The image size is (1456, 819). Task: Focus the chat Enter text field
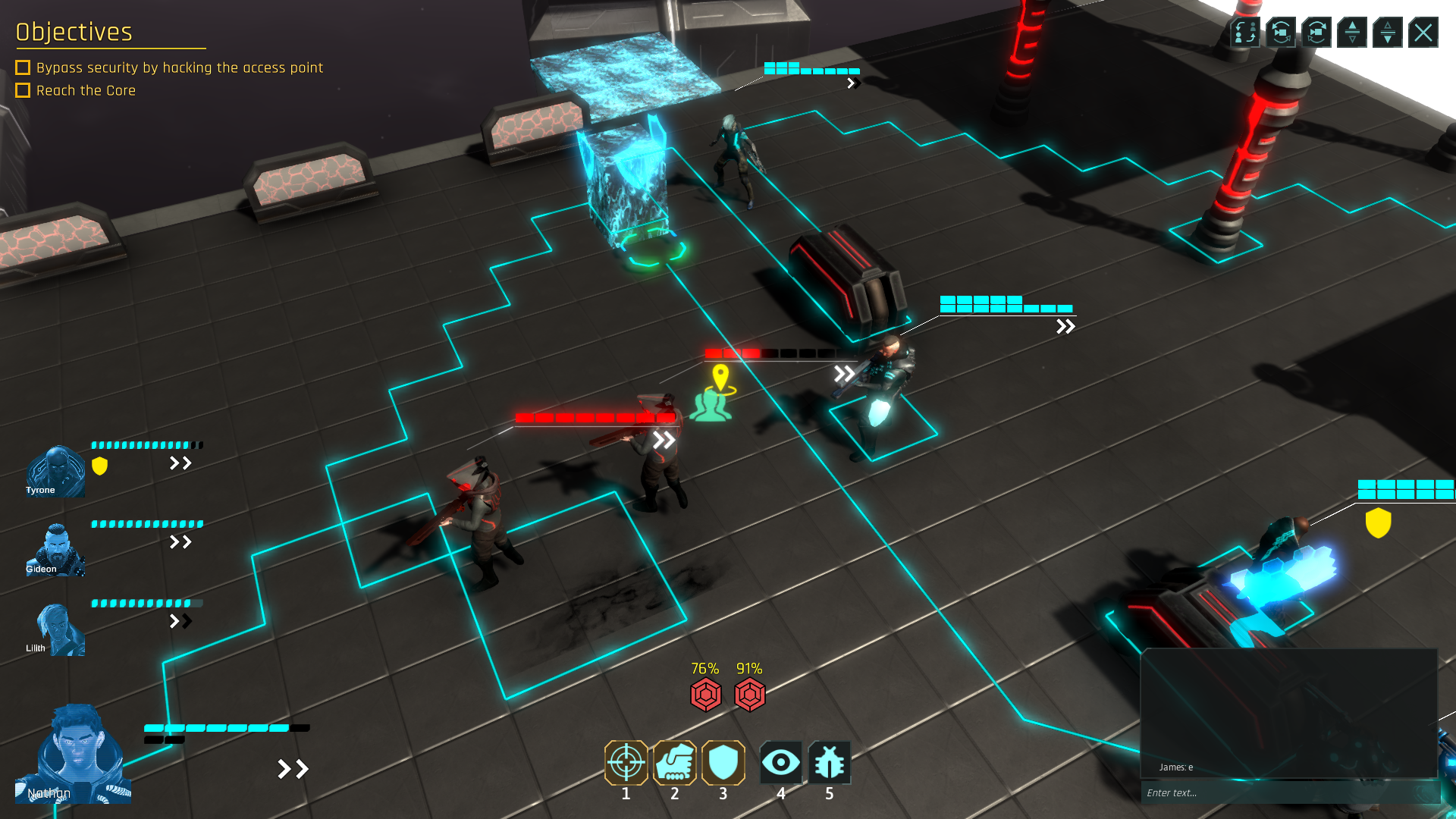[x=1282, y=792]
